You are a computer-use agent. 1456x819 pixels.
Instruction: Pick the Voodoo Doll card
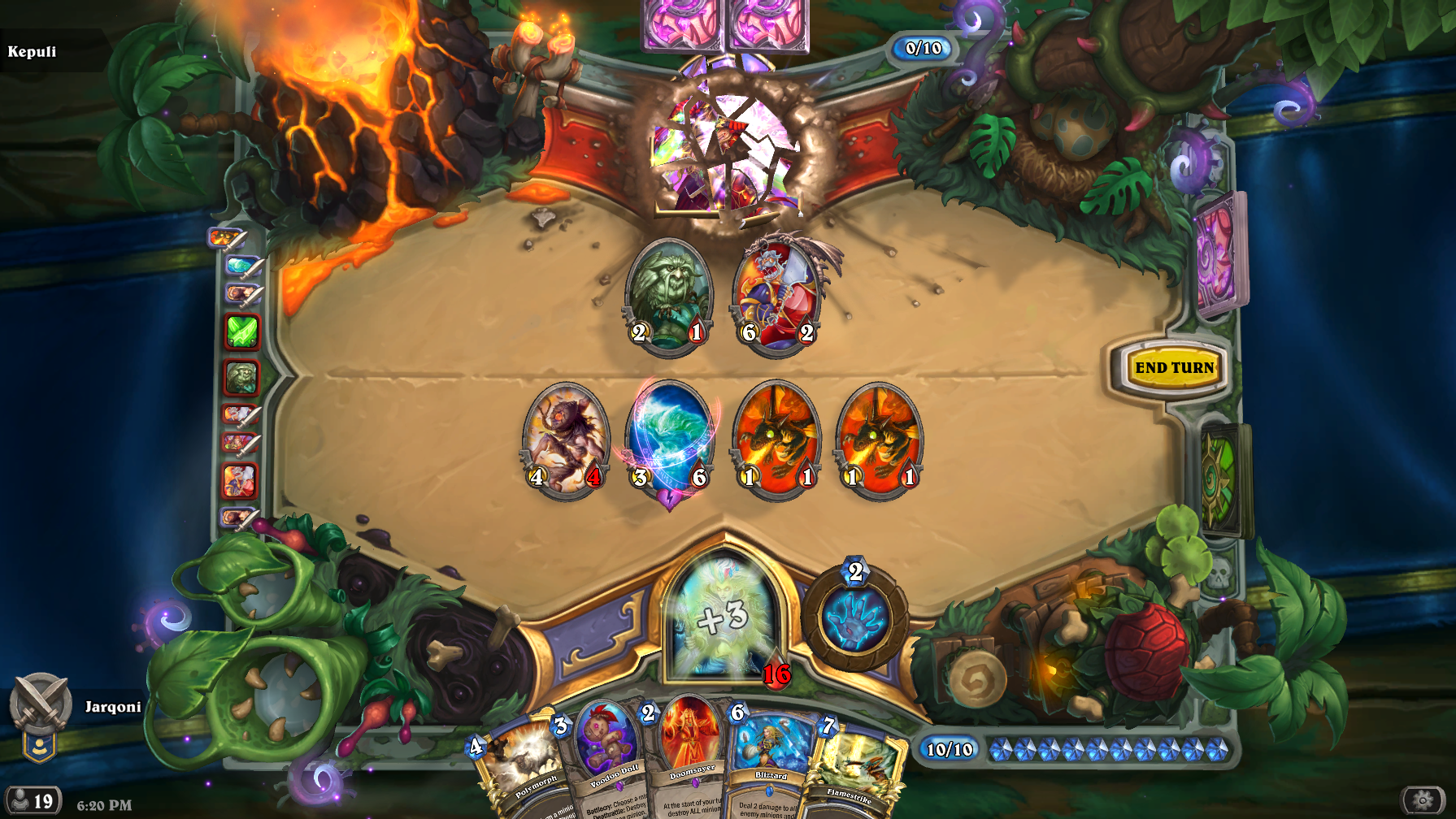click(x=606, y=760)
